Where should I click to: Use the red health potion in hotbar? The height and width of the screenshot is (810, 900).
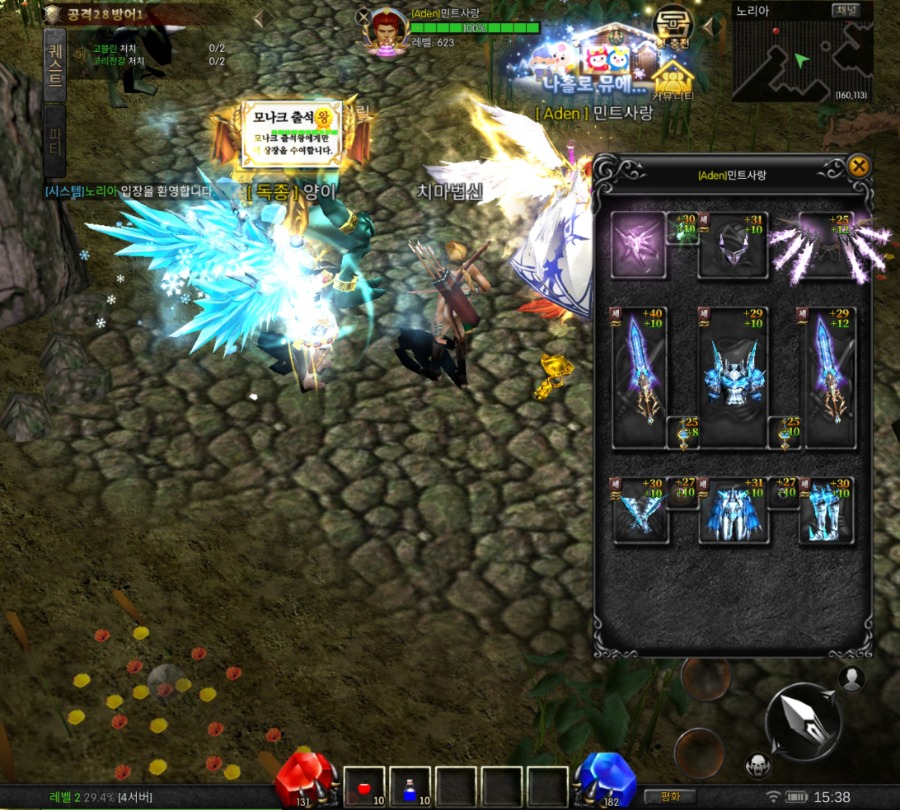click(365, 786)
